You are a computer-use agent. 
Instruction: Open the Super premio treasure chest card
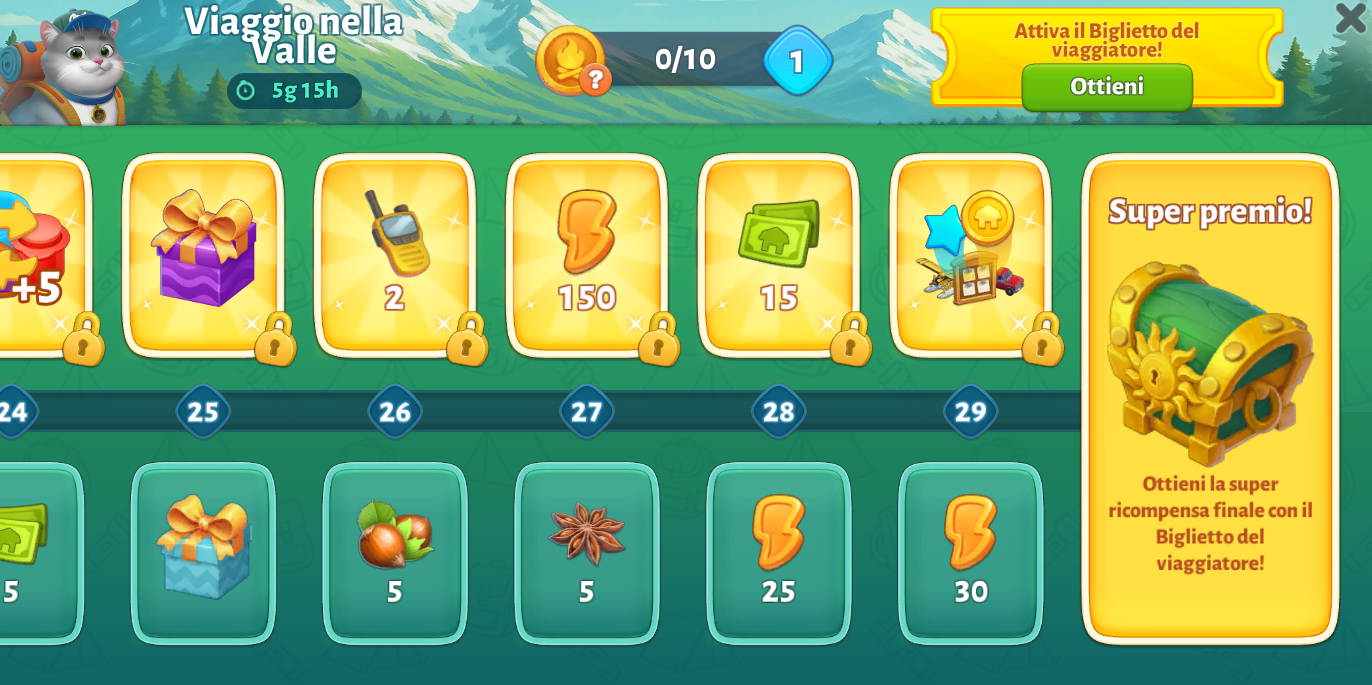(1210, 398)
